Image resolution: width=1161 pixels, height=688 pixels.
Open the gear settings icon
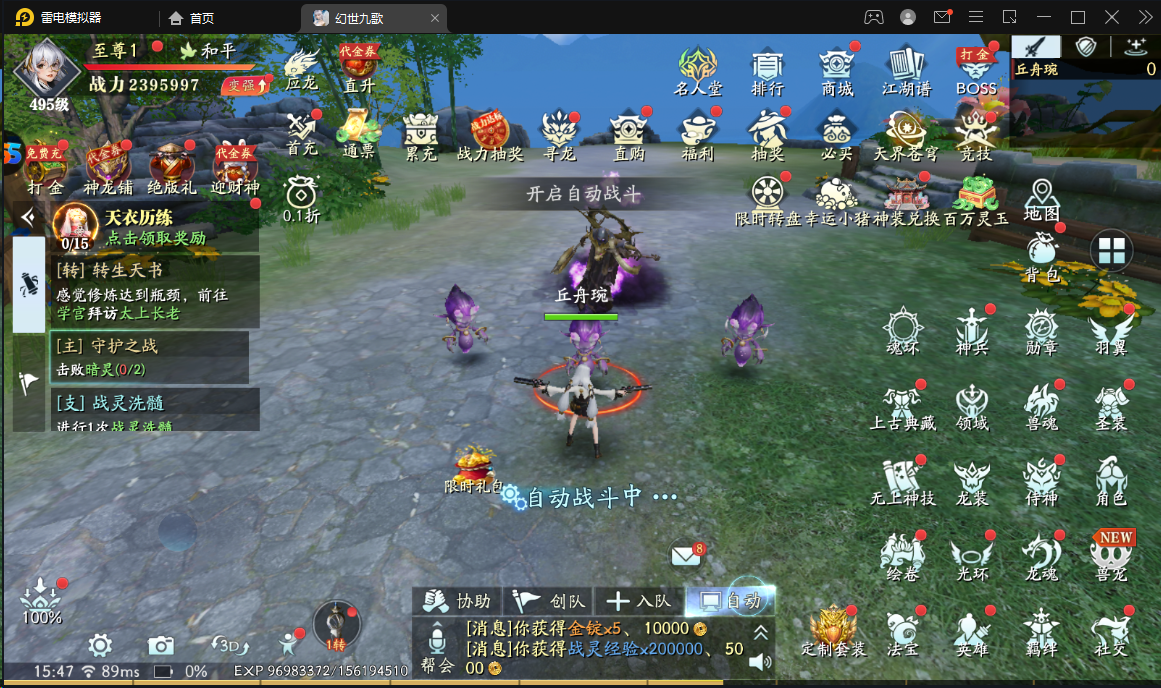coord(99,644)
